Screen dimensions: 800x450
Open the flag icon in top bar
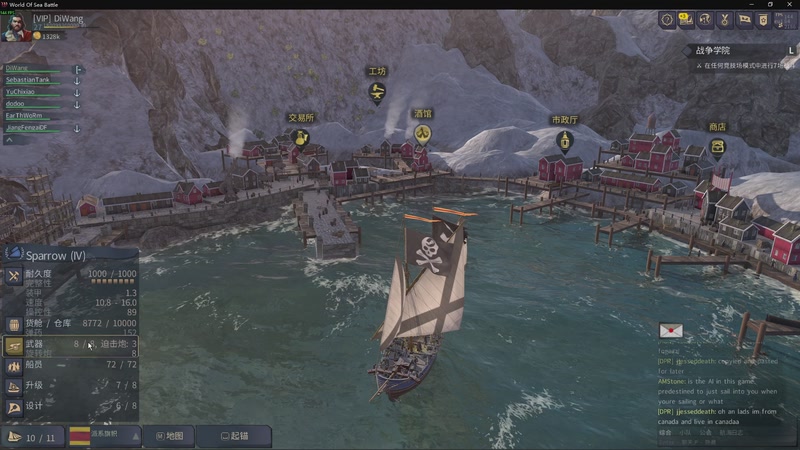tap(744, 20)
